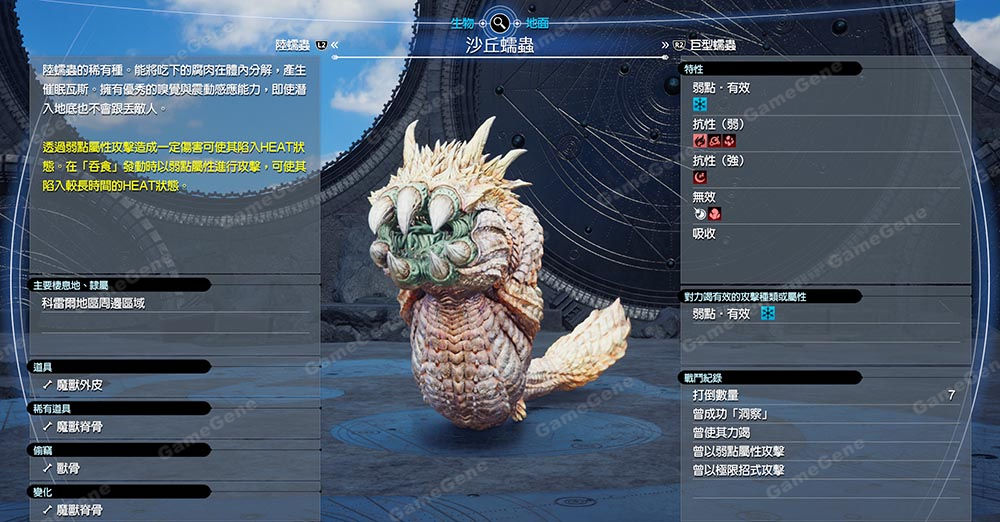Select the 曾以弱點屬性攻擊 record row
This screenshot has height=522, width=1000.
pyautogui.click(x=823, y=451)
